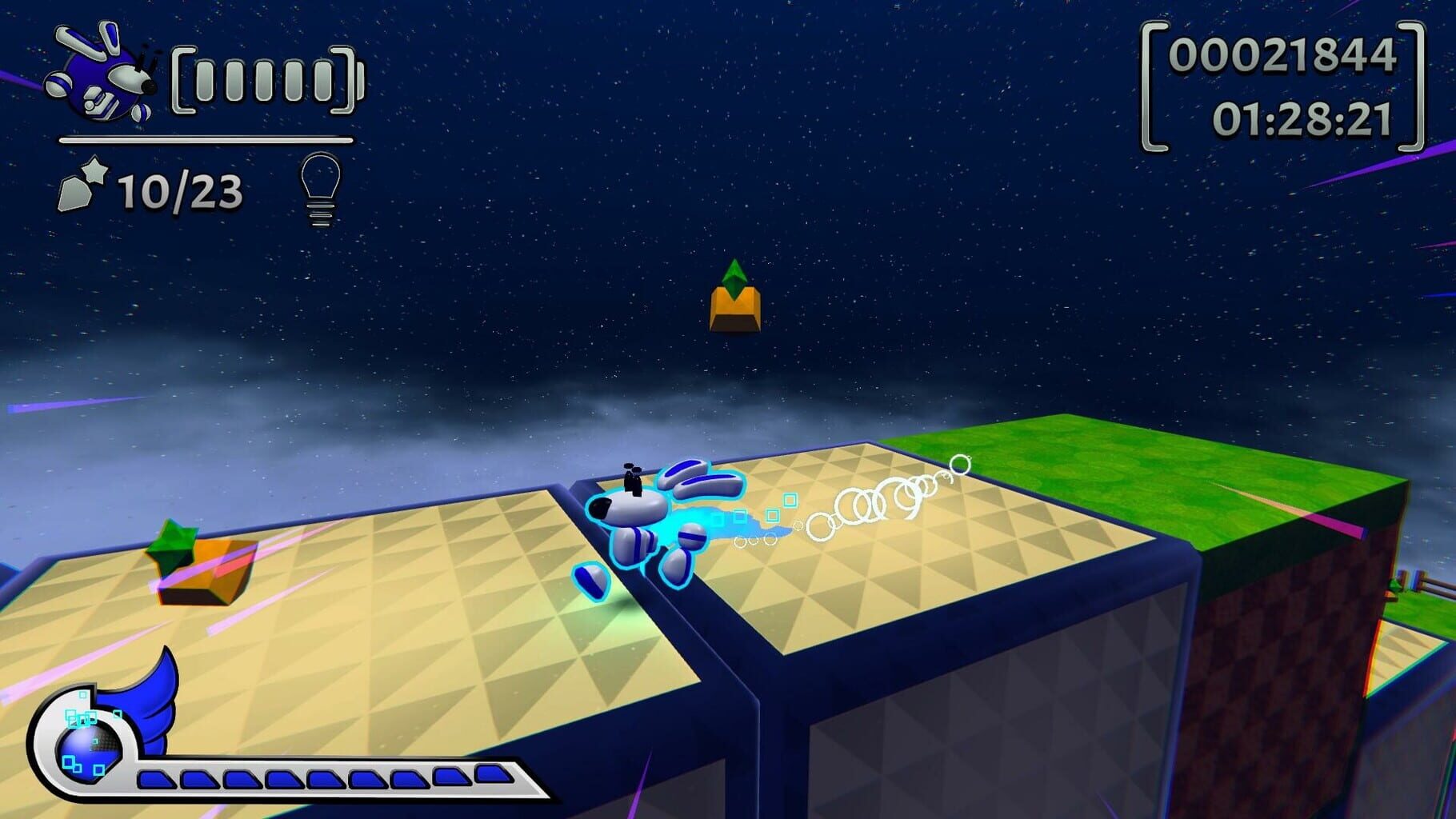Click the robot dog character portrait icon
This screenshot has height=819, width=1456.
click(100, 76)
